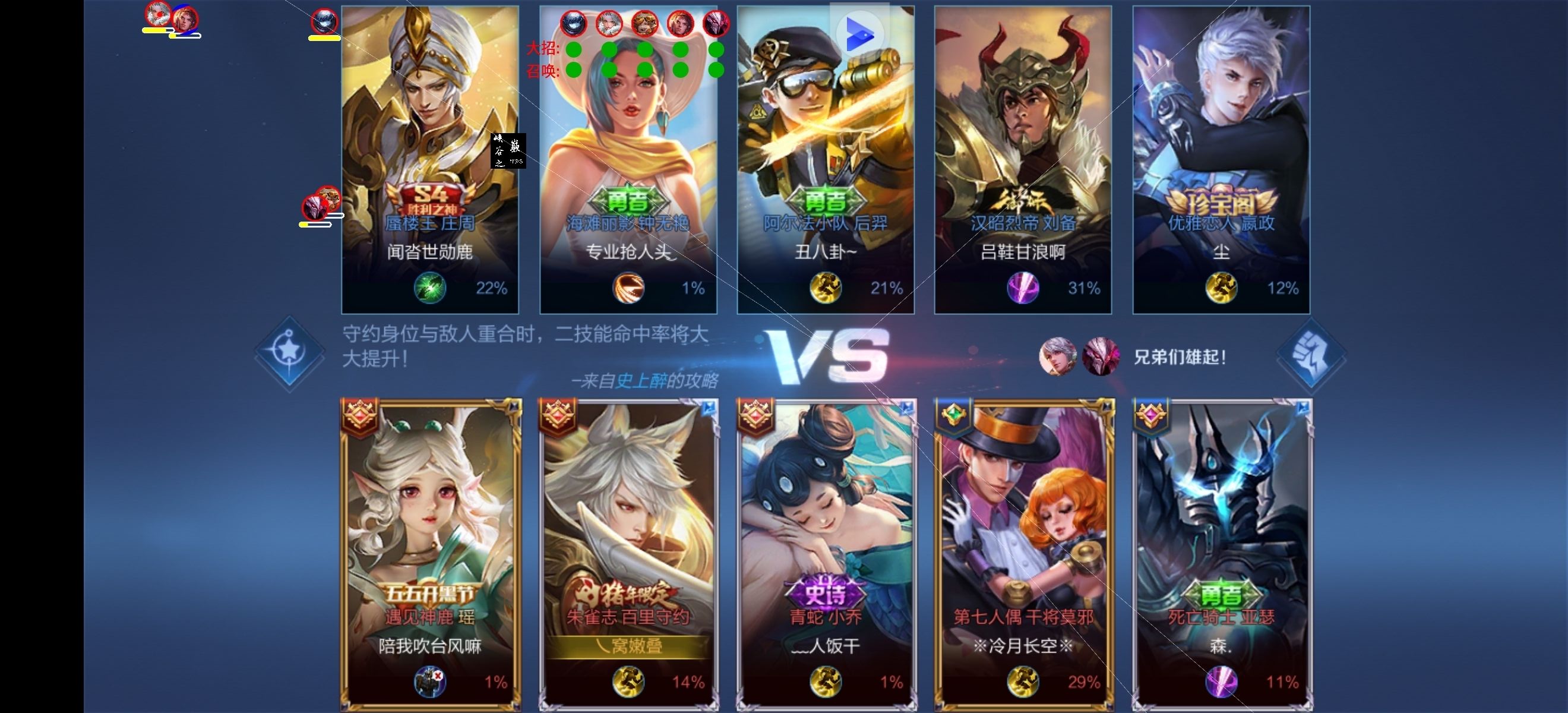The height and width of the screenshot is (713, 1568).
Task: Click the 史上醉 guide author link
Action: 641,381
